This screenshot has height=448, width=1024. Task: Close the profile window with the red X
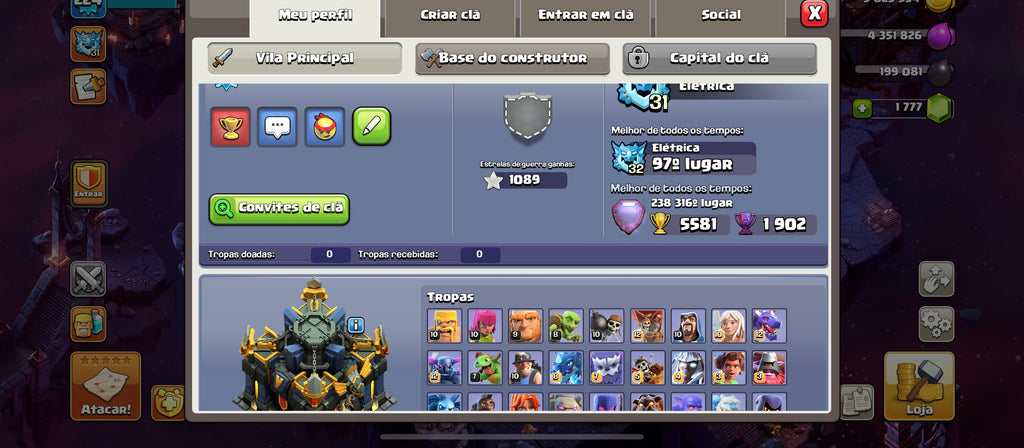(815, 13)
